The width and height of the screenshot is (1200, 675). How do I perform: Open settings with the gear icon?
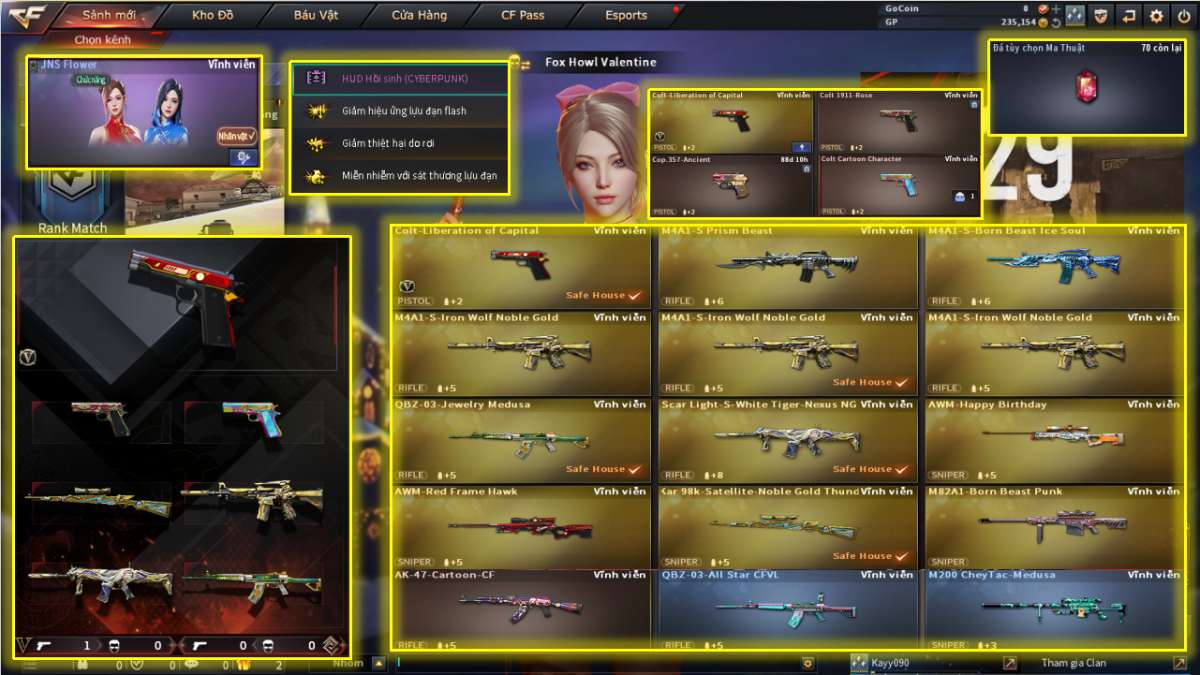tap(1156, 15)
